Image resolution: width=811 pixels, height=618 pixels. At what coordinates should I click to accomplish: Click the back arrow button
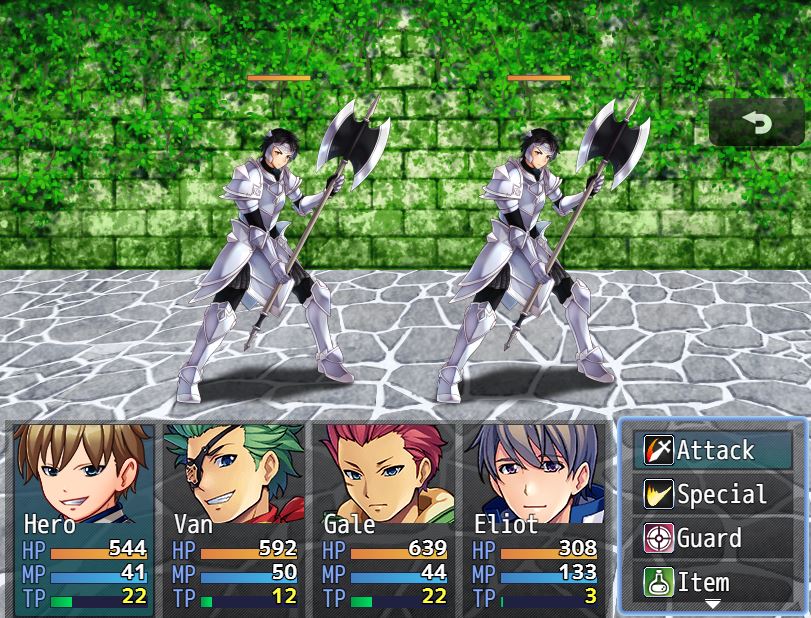(756, 123)
